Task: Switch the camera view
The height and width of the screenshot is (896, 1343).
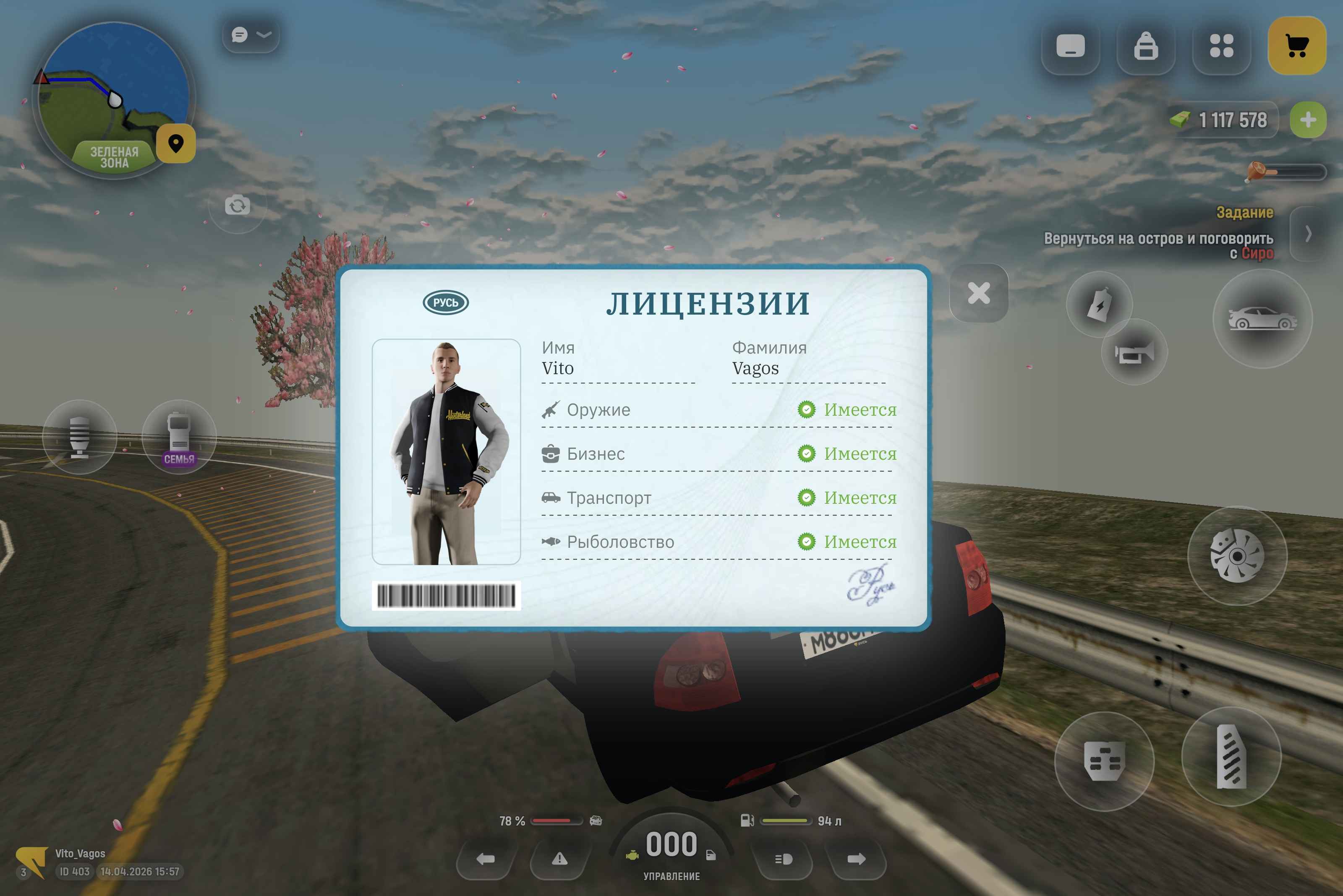Action: tap(237, 205)
